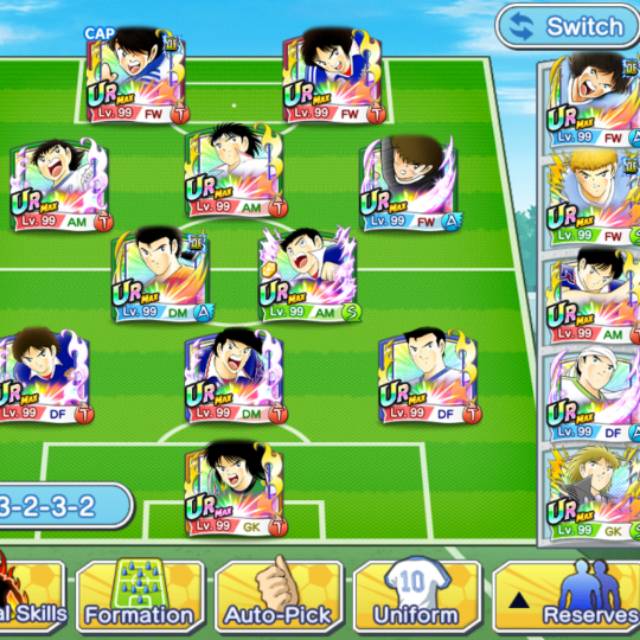The image size is (640, 640).
Task: Select the starting FW card with triangle badge
Action: point(410,183)
